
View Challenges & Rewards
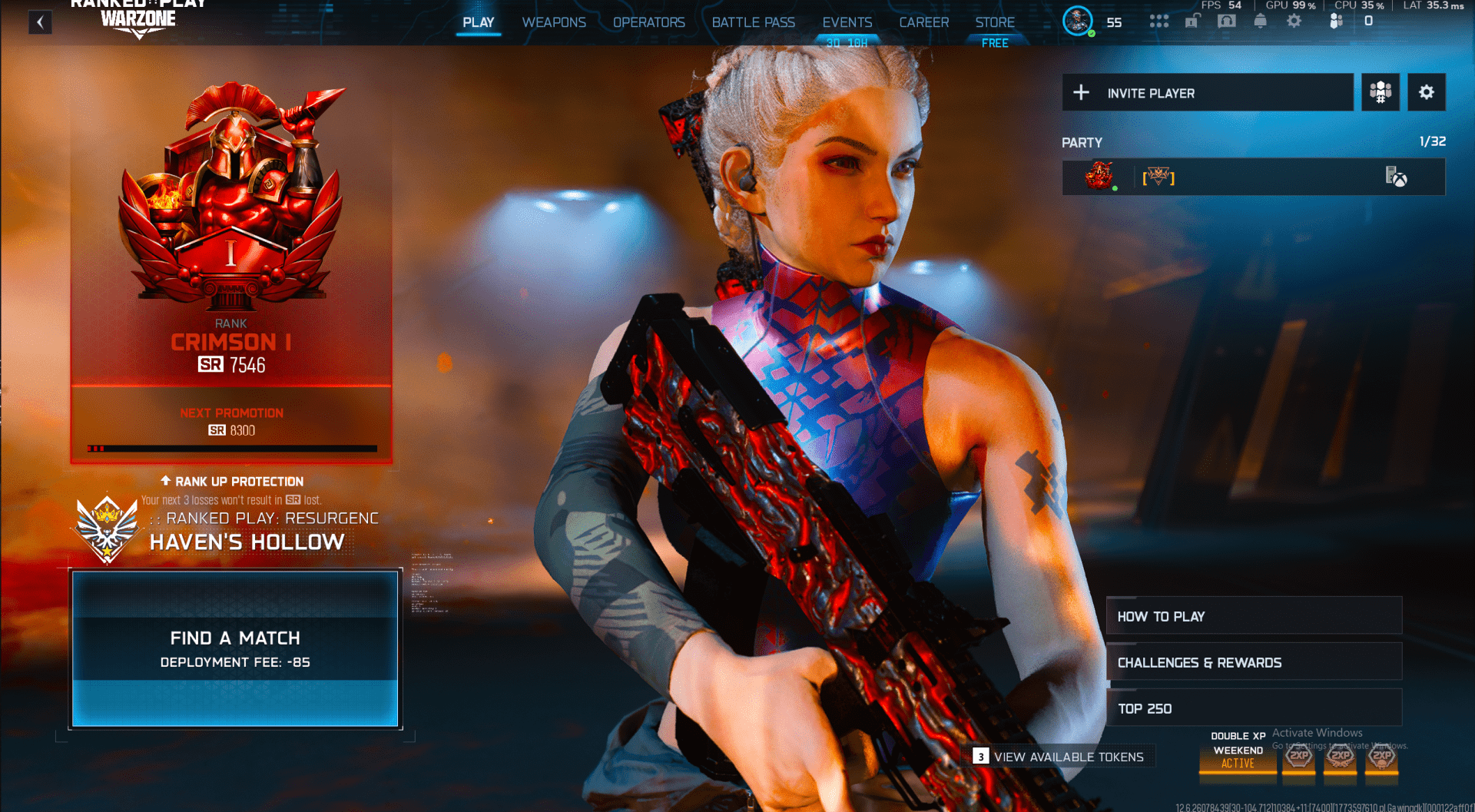pyautogui.click(x=1254, y=662)
